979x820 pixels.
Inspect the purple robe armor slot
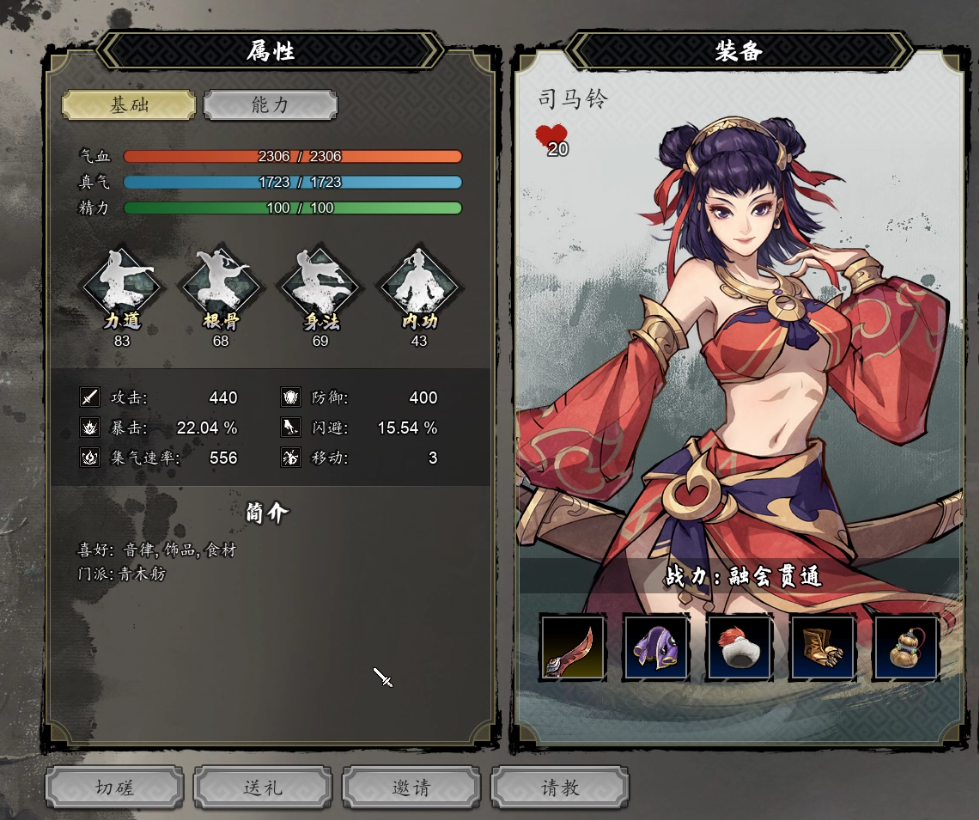click(x=656, y=647)
